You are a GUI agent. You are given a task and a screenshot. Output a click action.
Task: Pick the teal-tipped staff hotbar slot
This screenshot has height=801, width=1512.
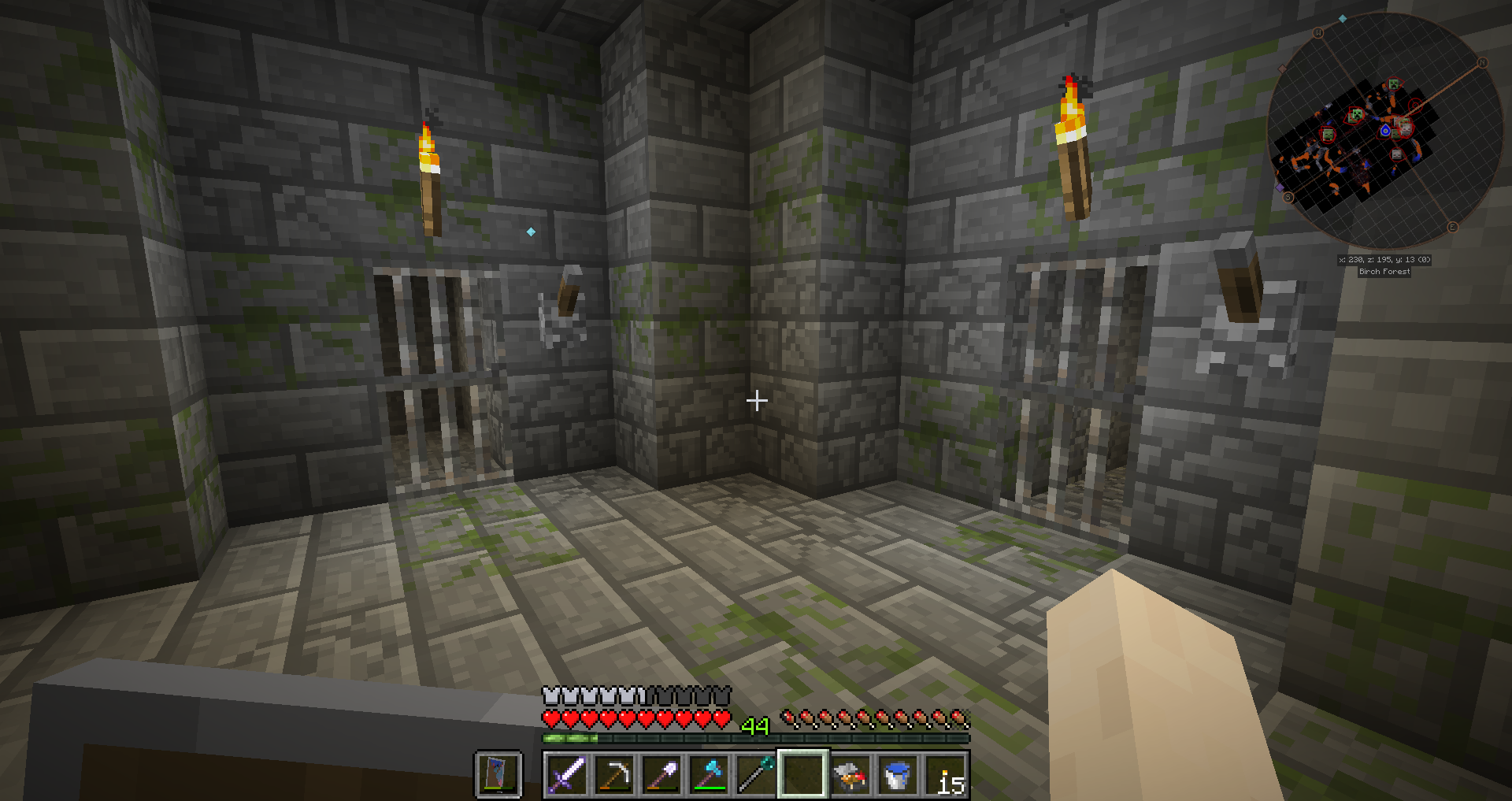coord(755,774)
